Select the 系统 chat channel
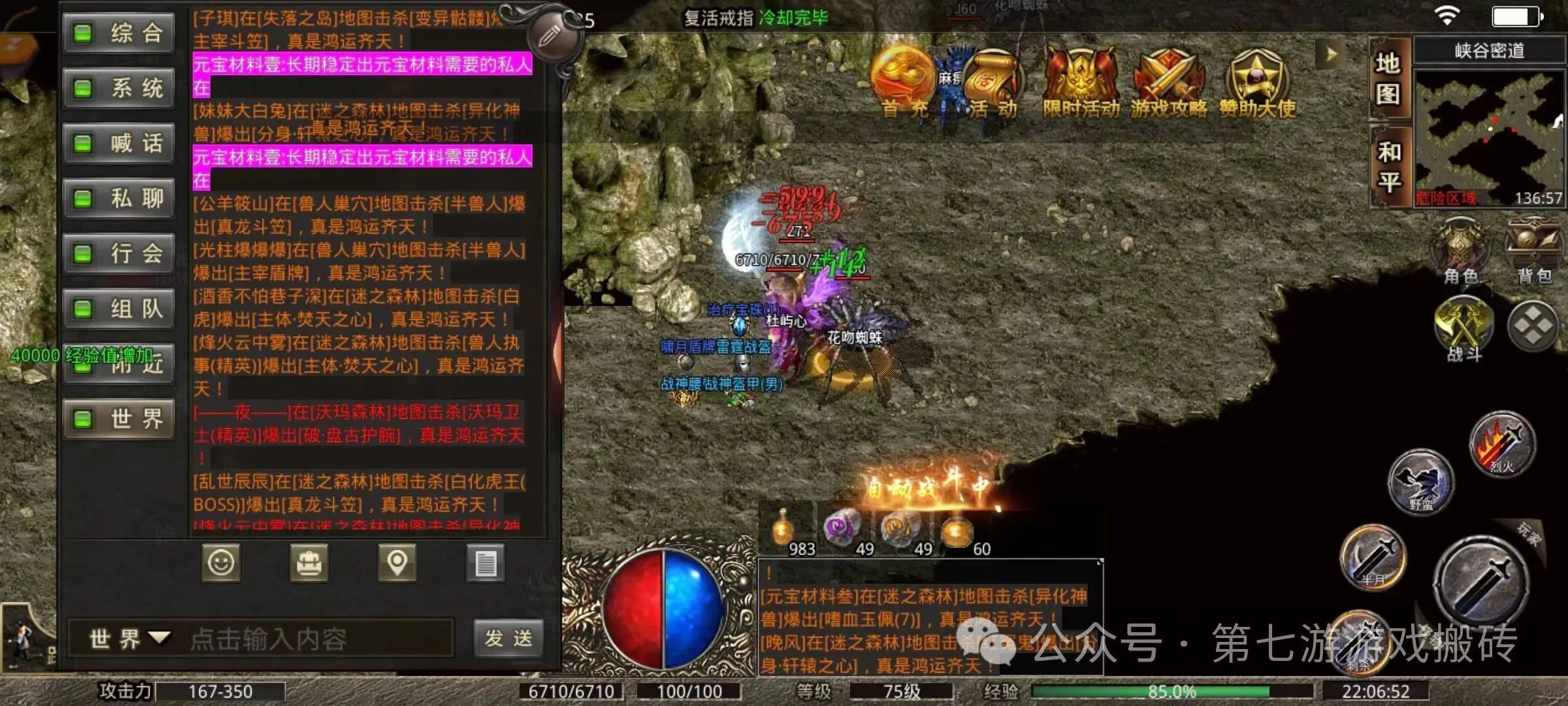Image resolution: width=1568 pixels, height=706 pixels. pyautogui.click(x=119, y=88)
